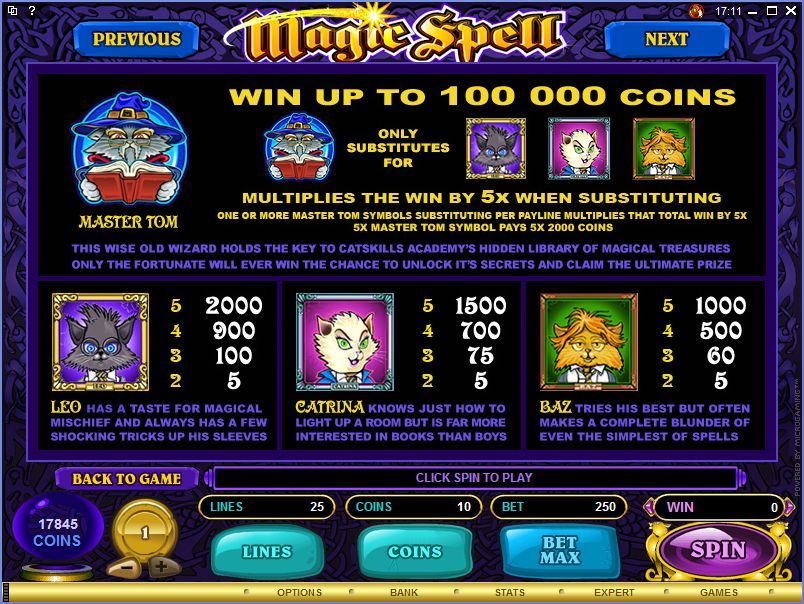This screenshot has width=804, height=604.
Task: Go to the previous paytable page
Action: coord(136,39)
